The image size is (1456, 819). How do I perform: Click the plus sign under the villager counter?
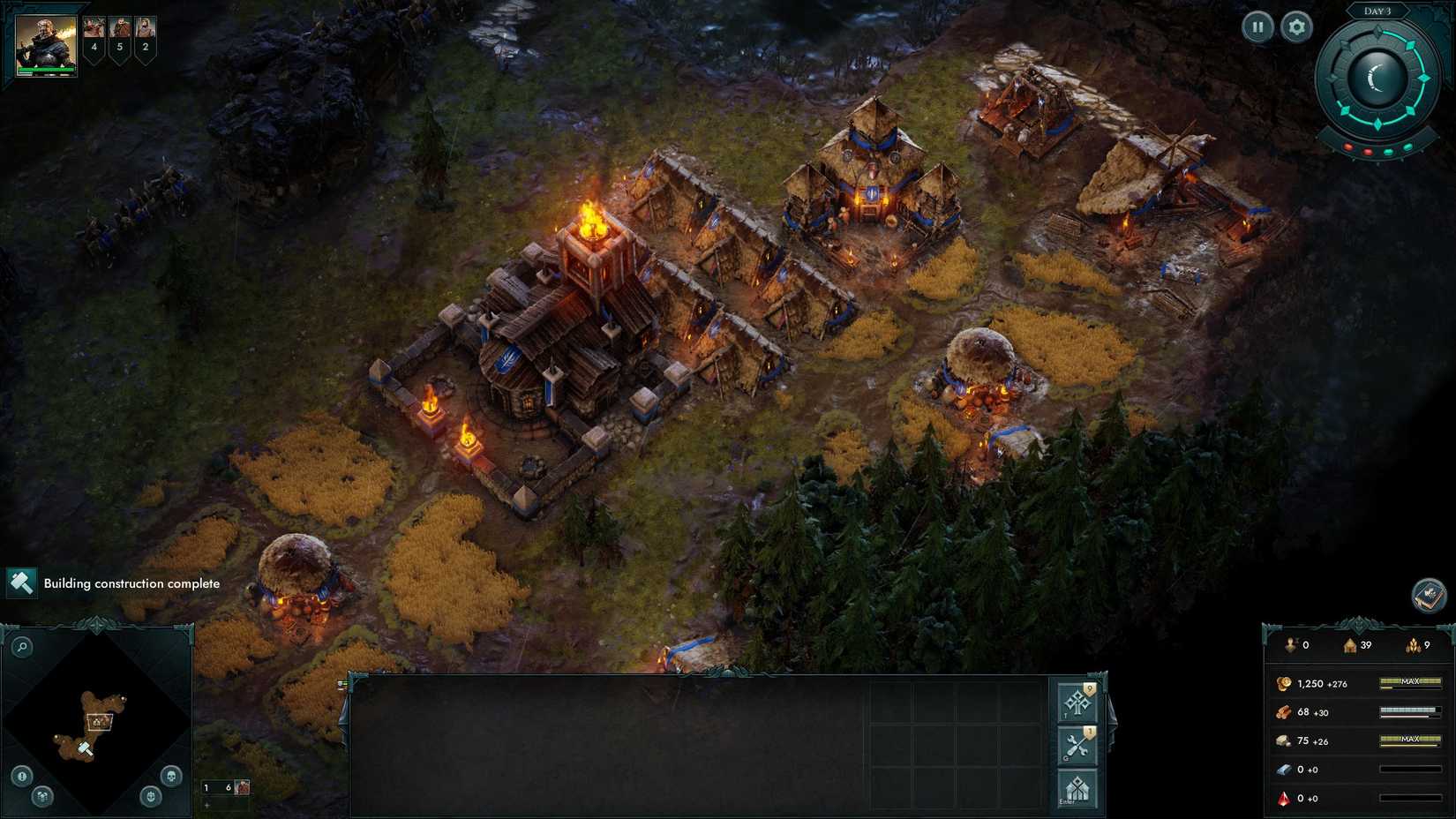206,805
